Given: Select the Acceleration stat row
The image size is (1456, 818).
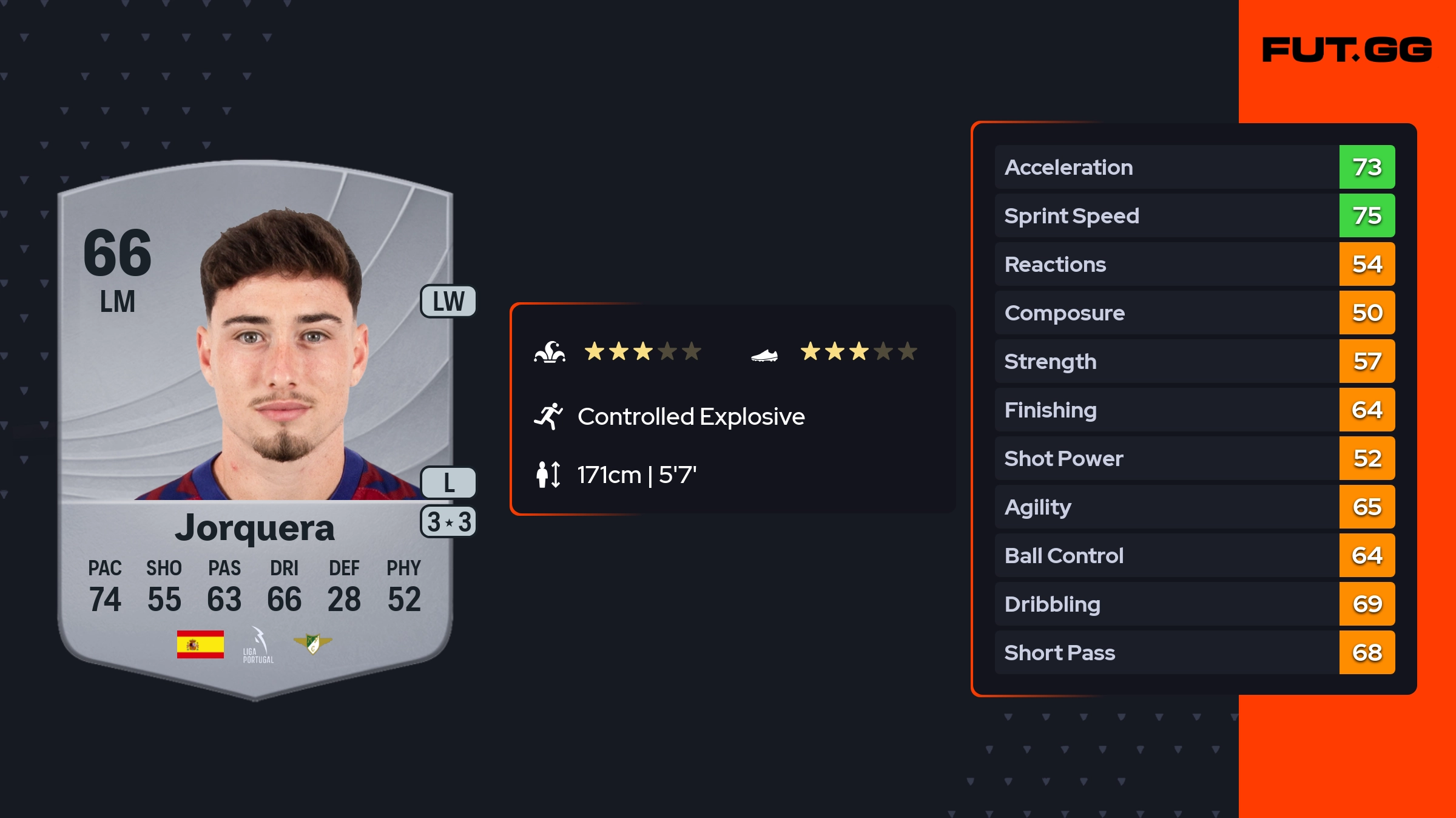Looking at the screenshot, I should point(1194,167).
